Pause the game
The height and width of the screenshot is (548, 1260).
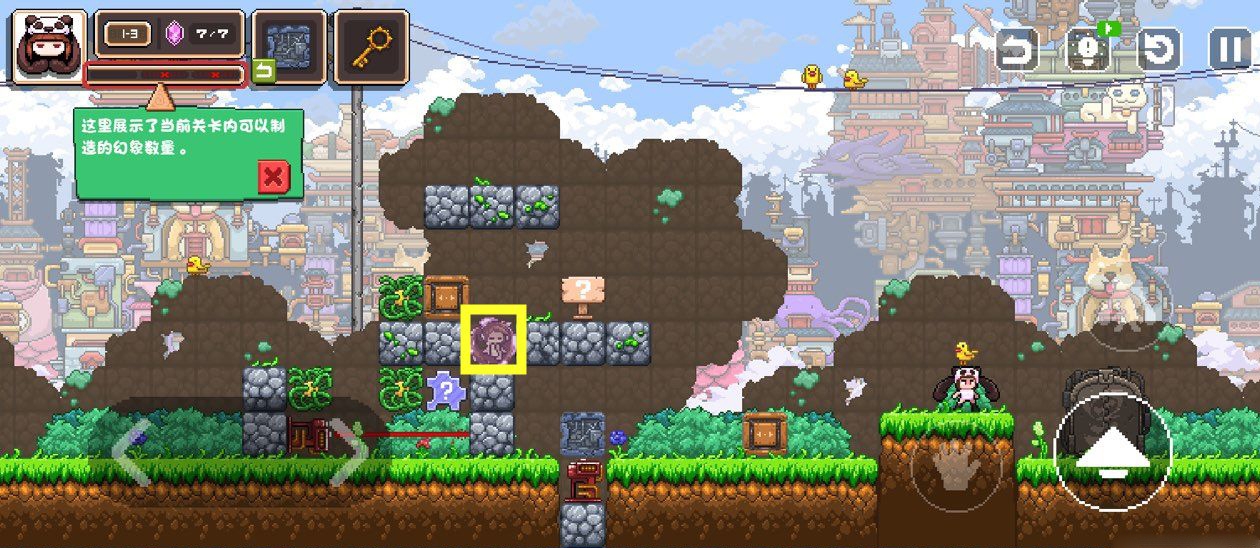pos(1230,49)
